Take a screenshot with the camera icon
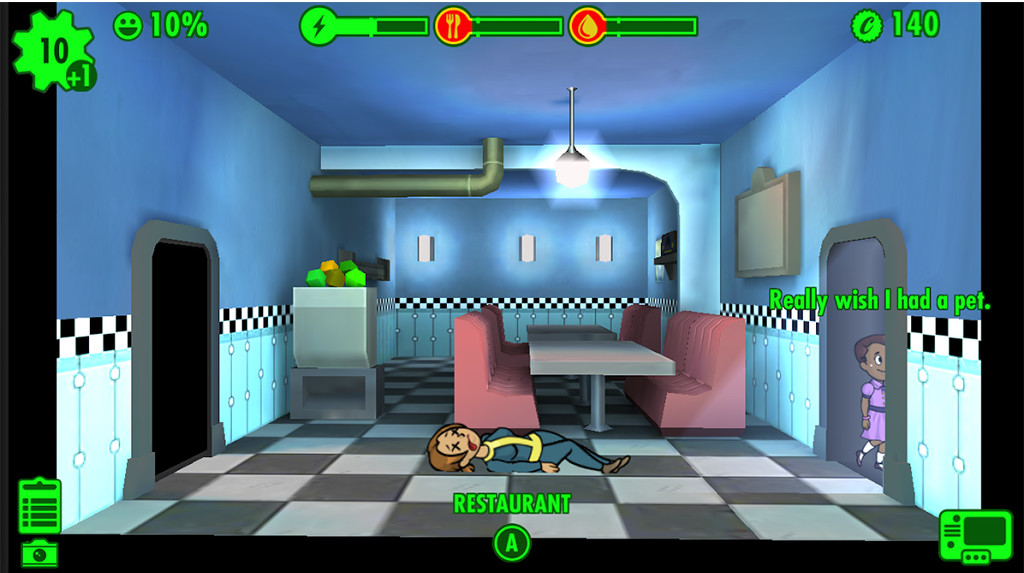The height and width of the screenshot is (573, 1024). click(40, 552)
